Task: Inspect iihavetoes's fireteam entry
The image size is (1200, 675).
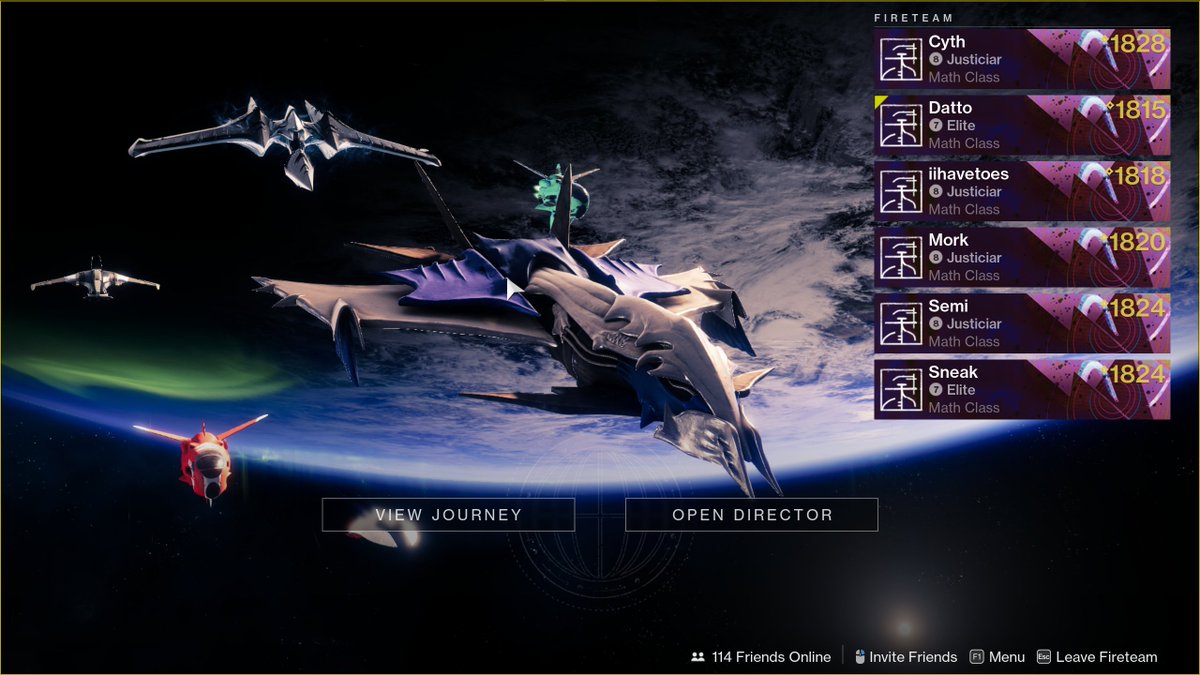Action: click(1021, 191)
